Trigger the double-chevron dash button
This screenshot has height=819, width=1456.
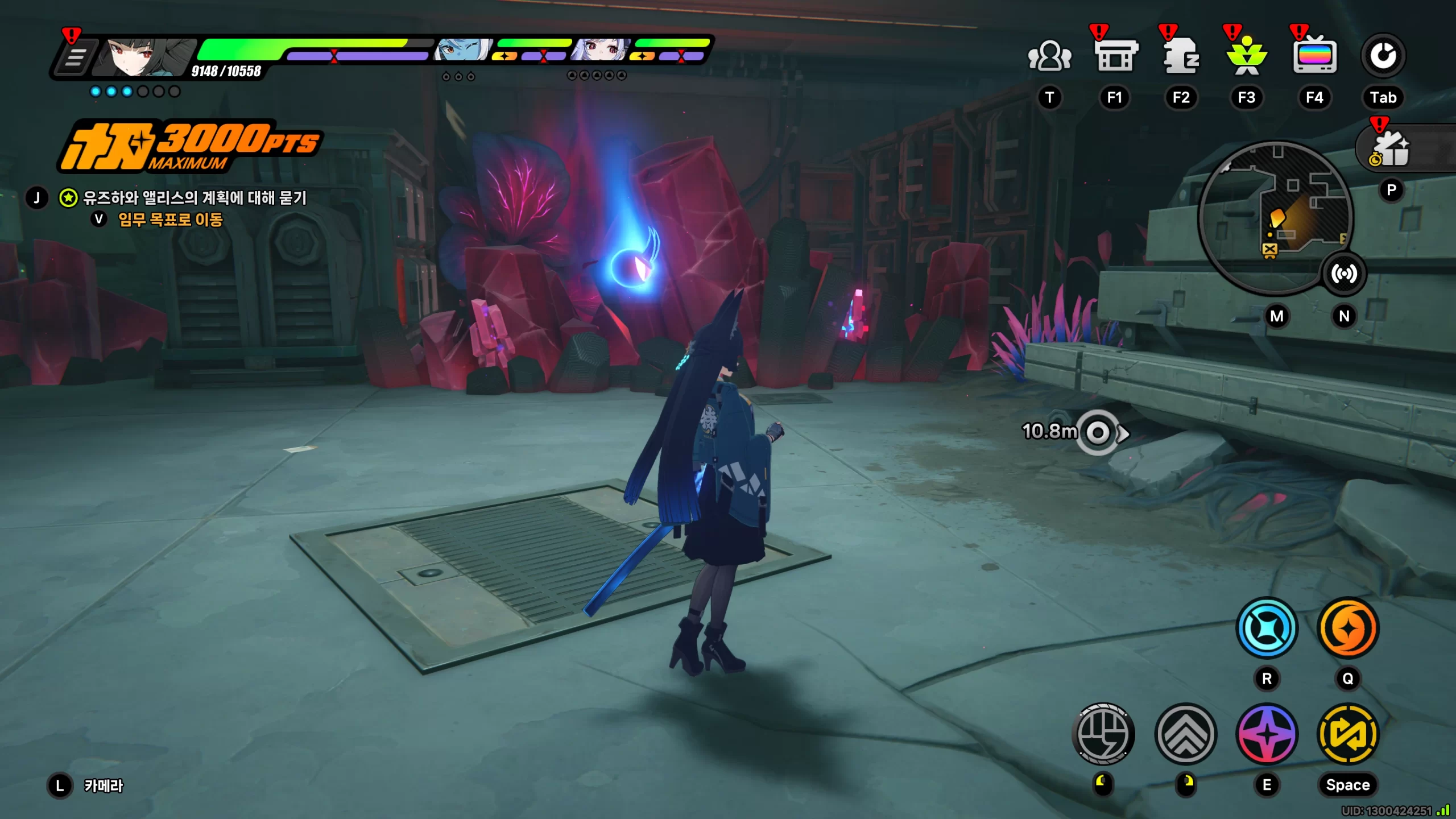[1186, 734]
